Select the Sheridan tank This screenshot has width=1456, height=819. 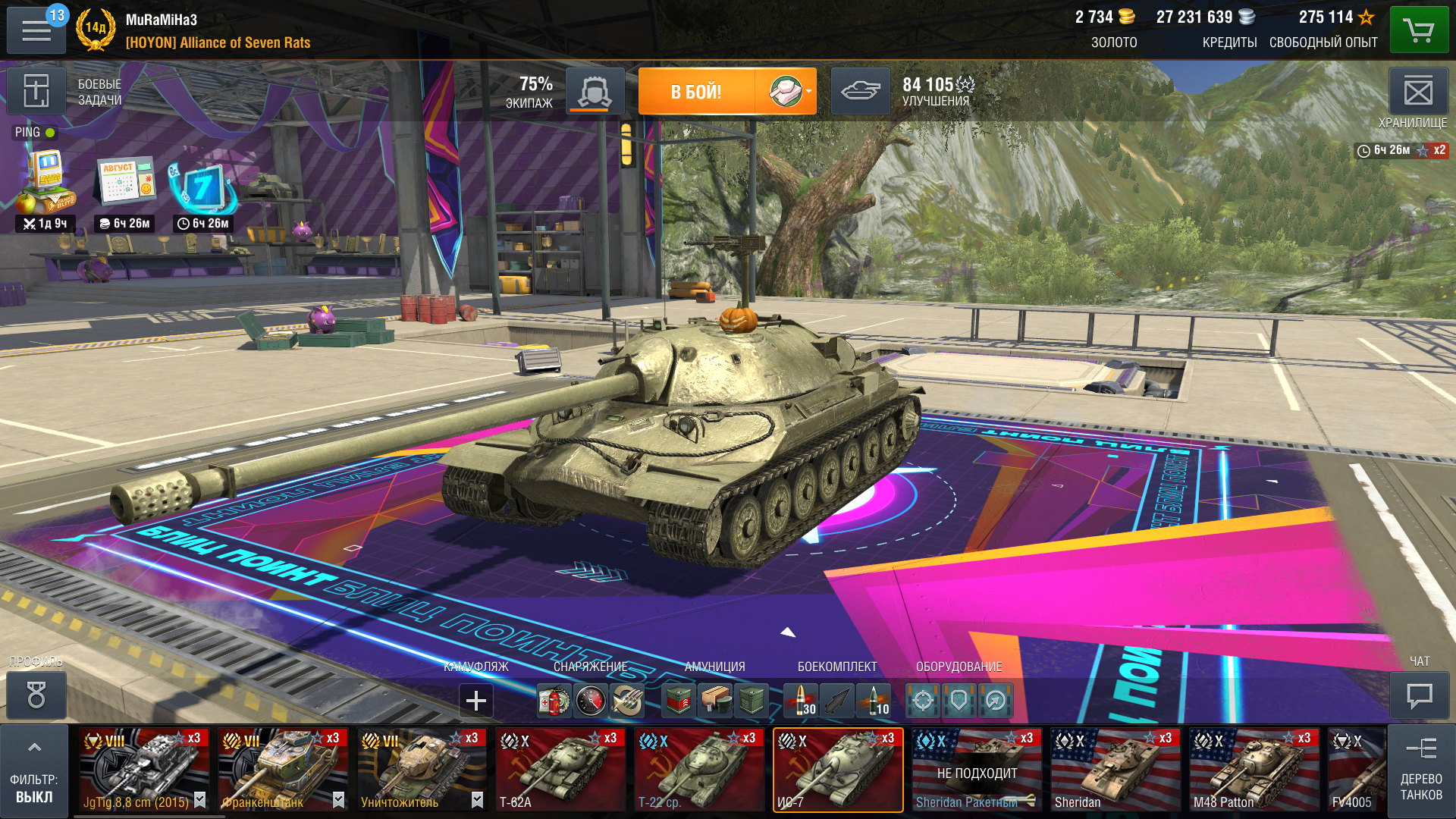1115,770
